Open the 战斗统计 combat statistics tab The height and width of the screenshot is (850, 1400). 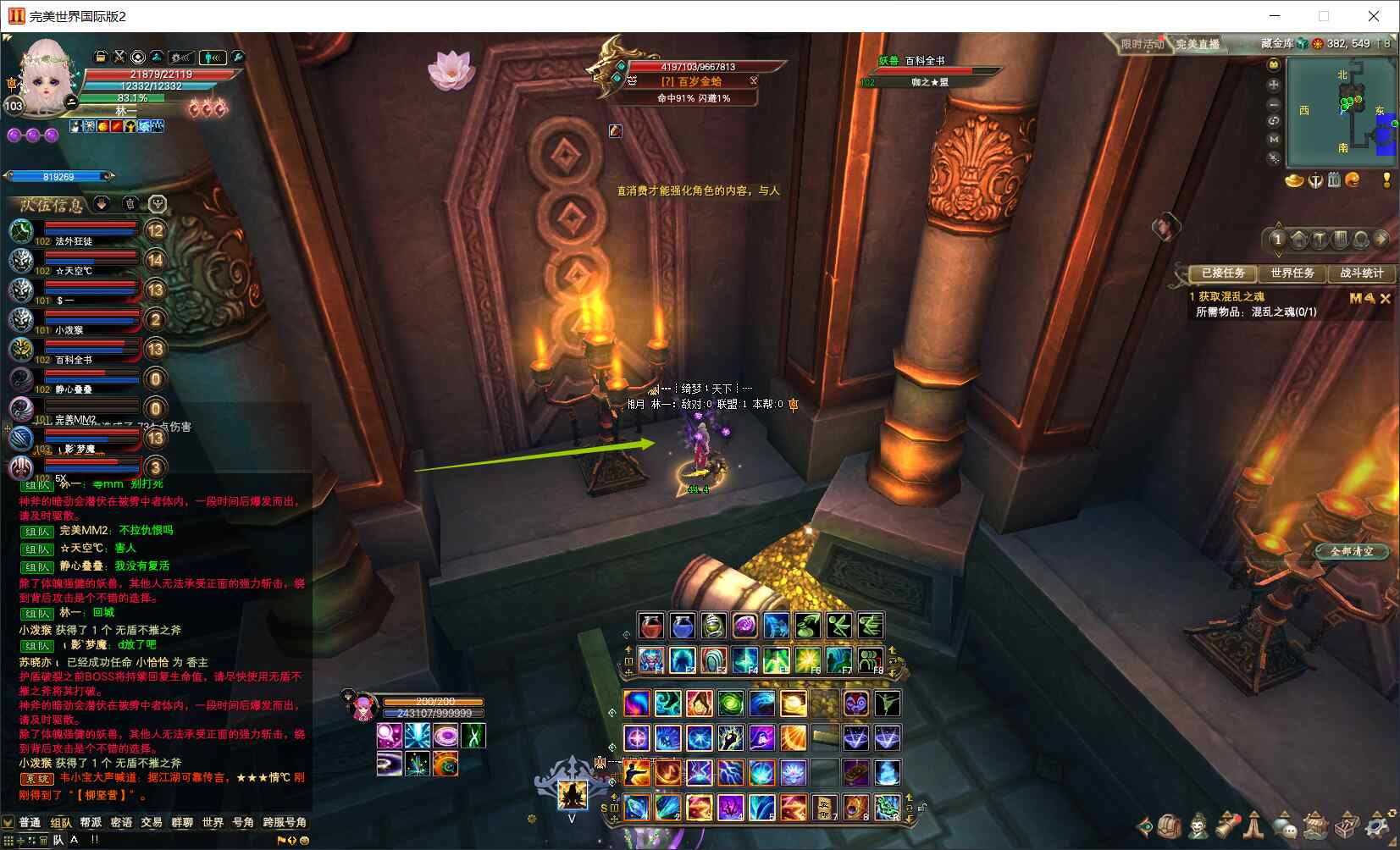coord(1361,273)
